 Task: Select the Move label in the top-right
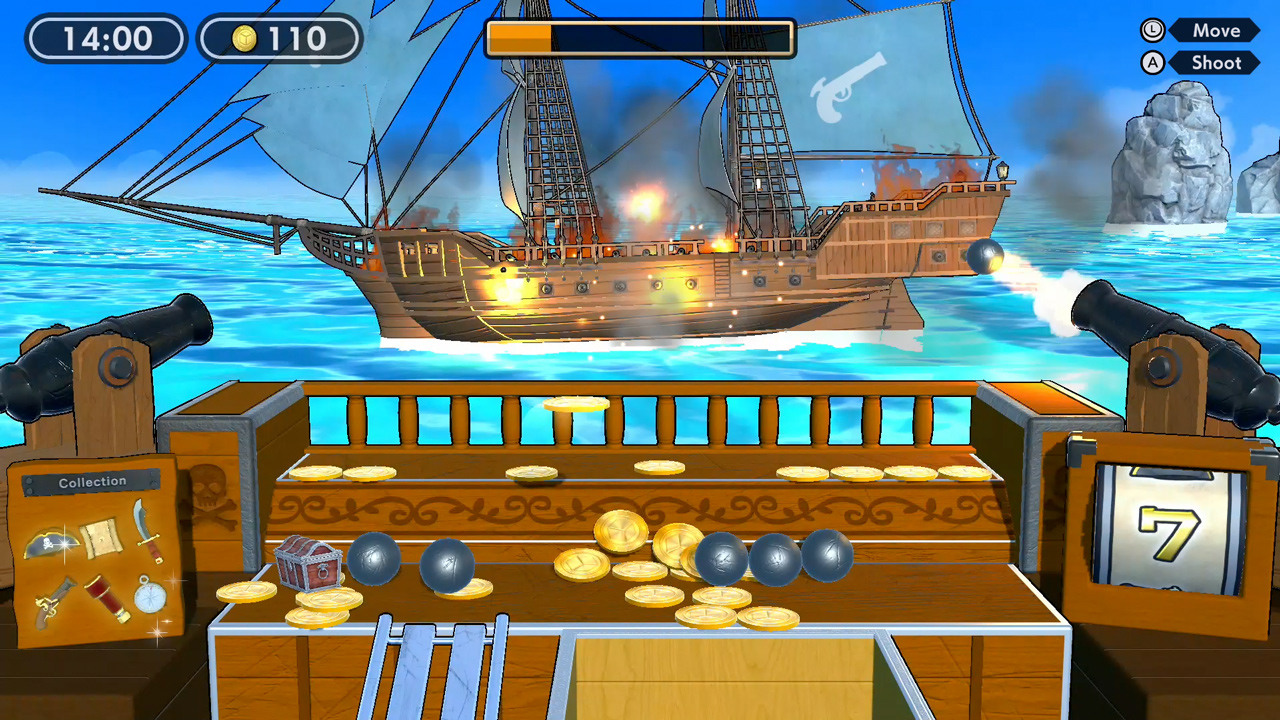[x=1216, y=30]
